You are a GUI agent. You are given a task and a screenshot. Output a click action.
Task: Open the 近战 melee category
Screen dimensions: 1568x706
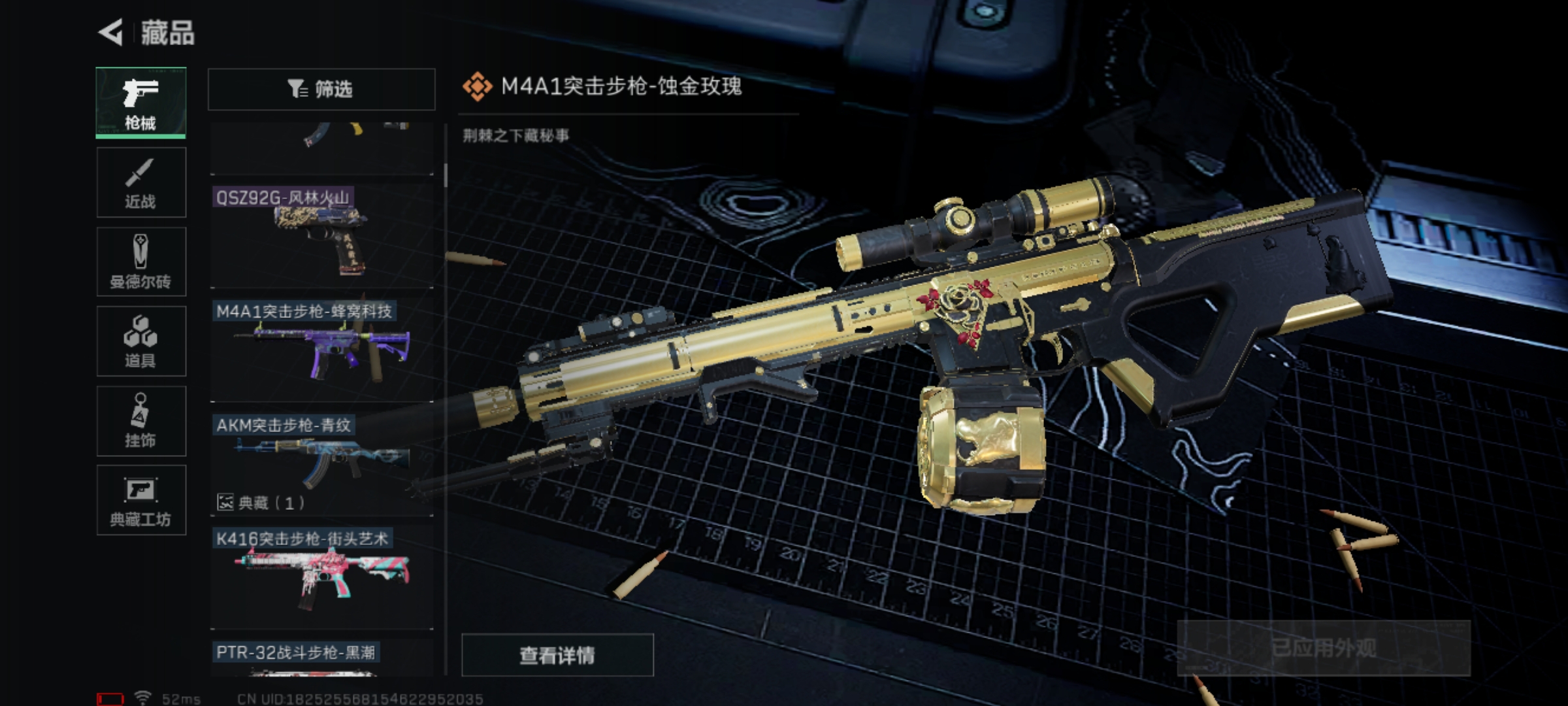click(x=141, y=182)
